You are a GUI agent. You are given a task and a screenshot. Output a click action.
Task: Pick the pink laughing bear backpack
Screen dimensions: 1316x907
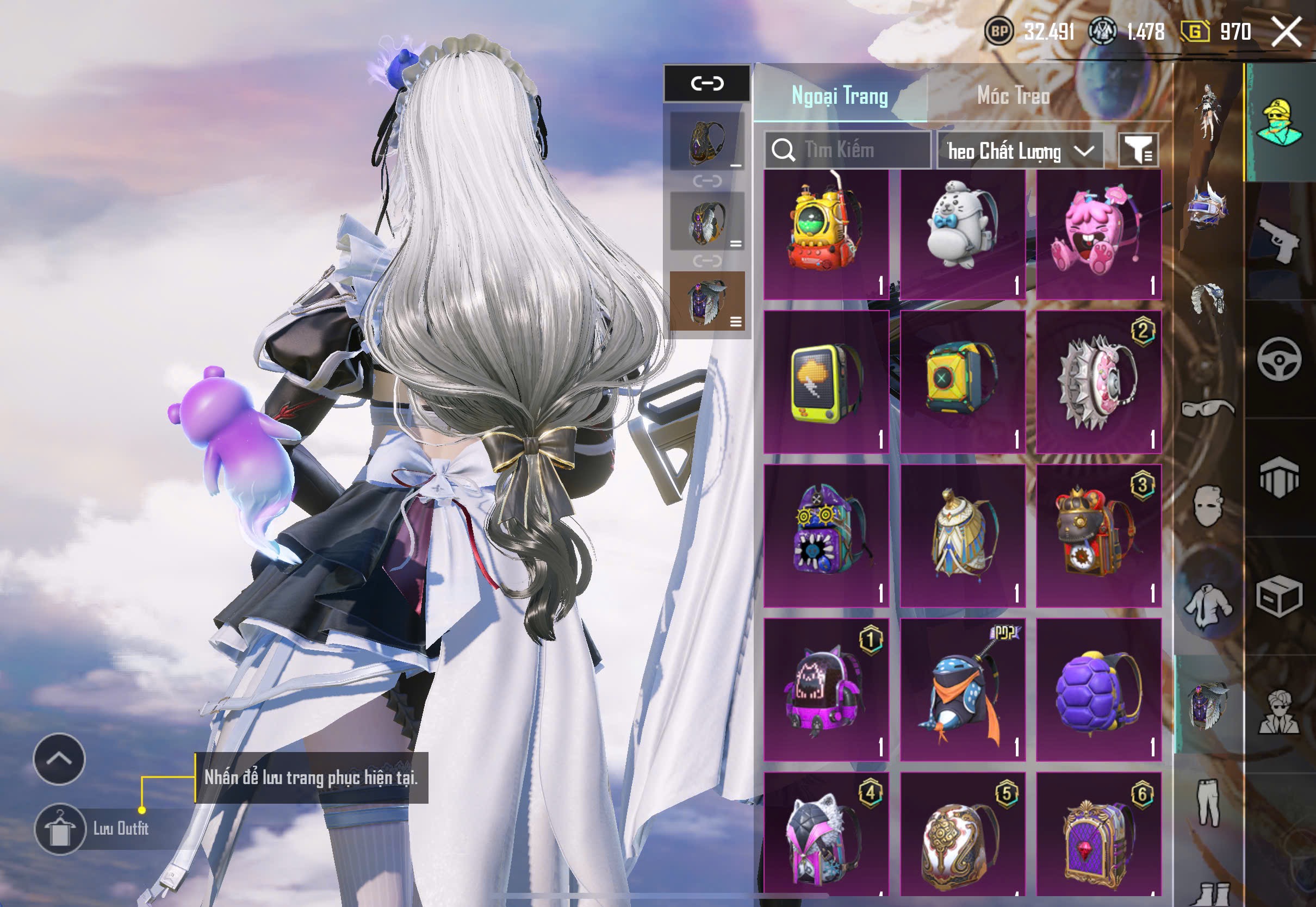click(1098, 234)
